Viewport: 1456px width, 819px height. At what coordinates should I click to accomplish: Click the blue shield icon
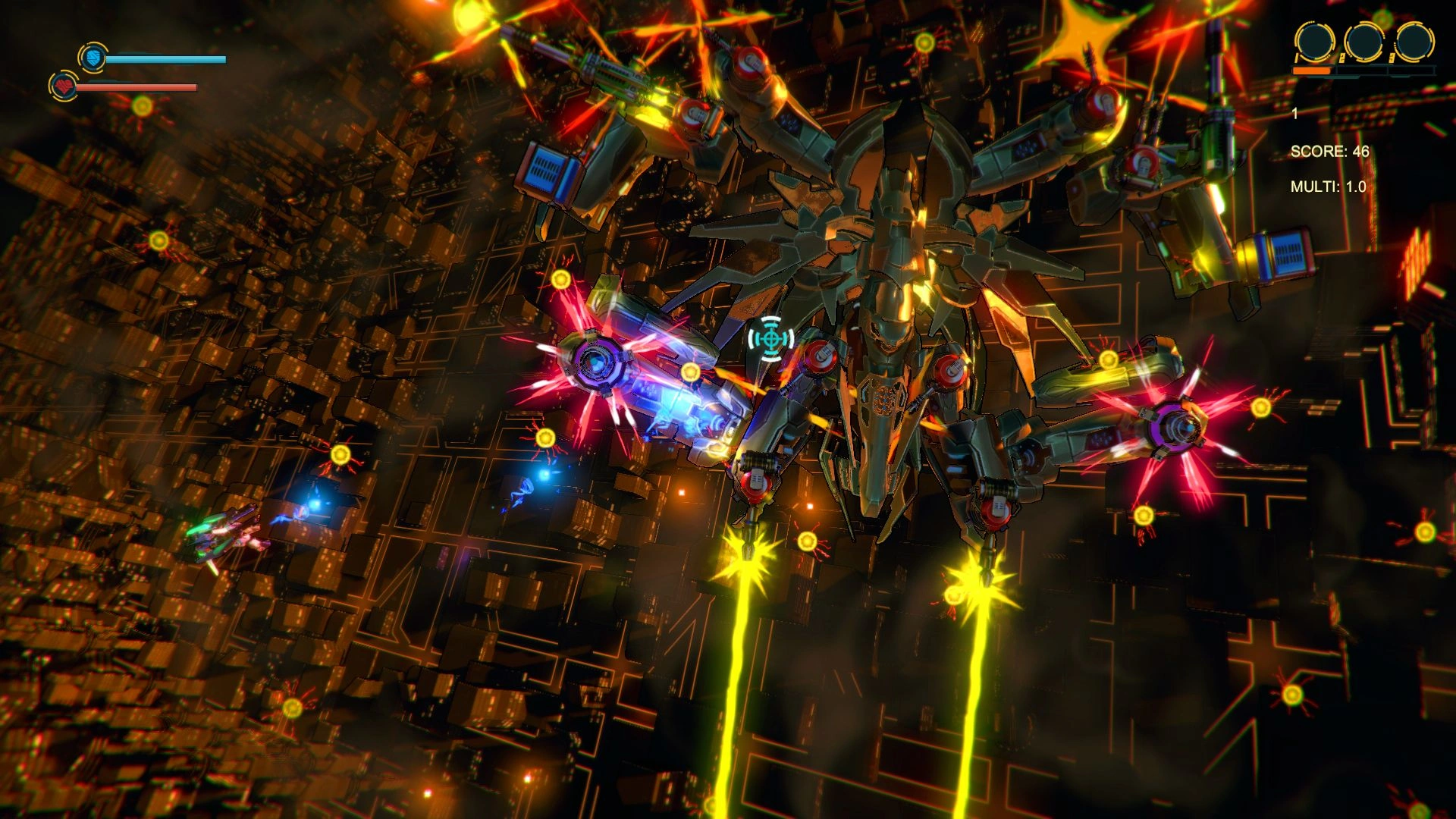coord(93,57)
